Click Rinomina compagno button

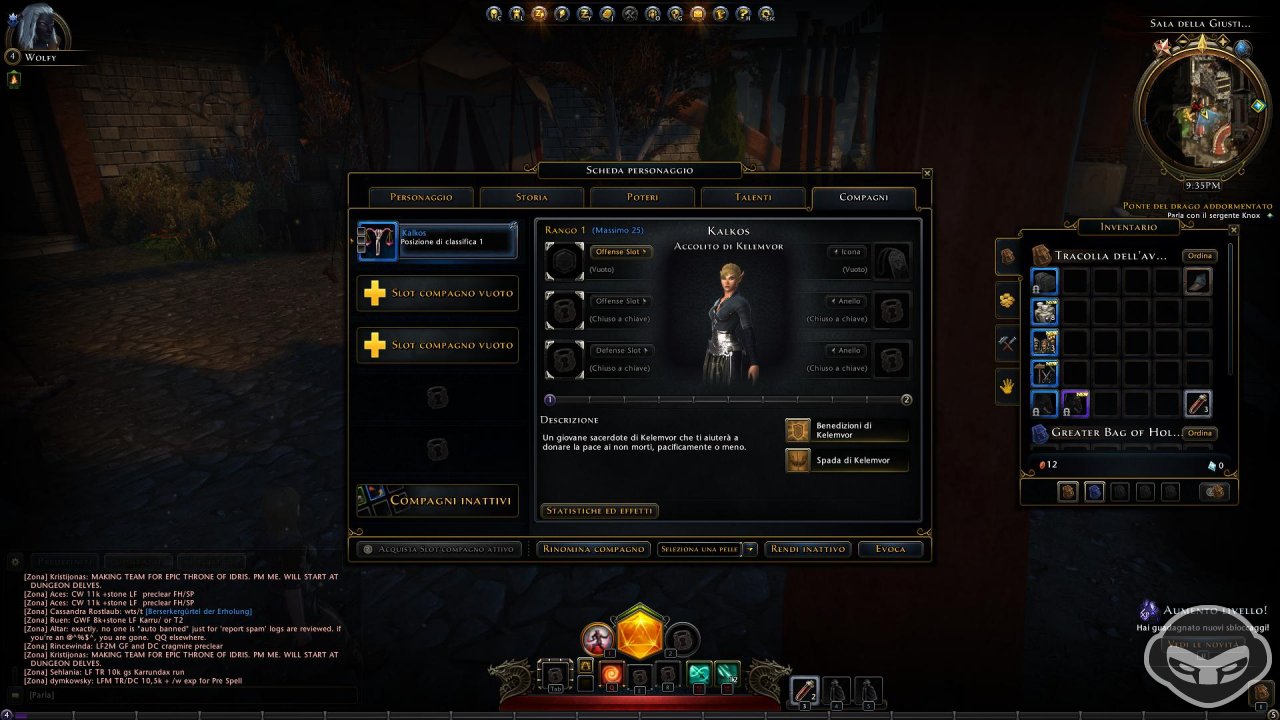tap(592, 549)
